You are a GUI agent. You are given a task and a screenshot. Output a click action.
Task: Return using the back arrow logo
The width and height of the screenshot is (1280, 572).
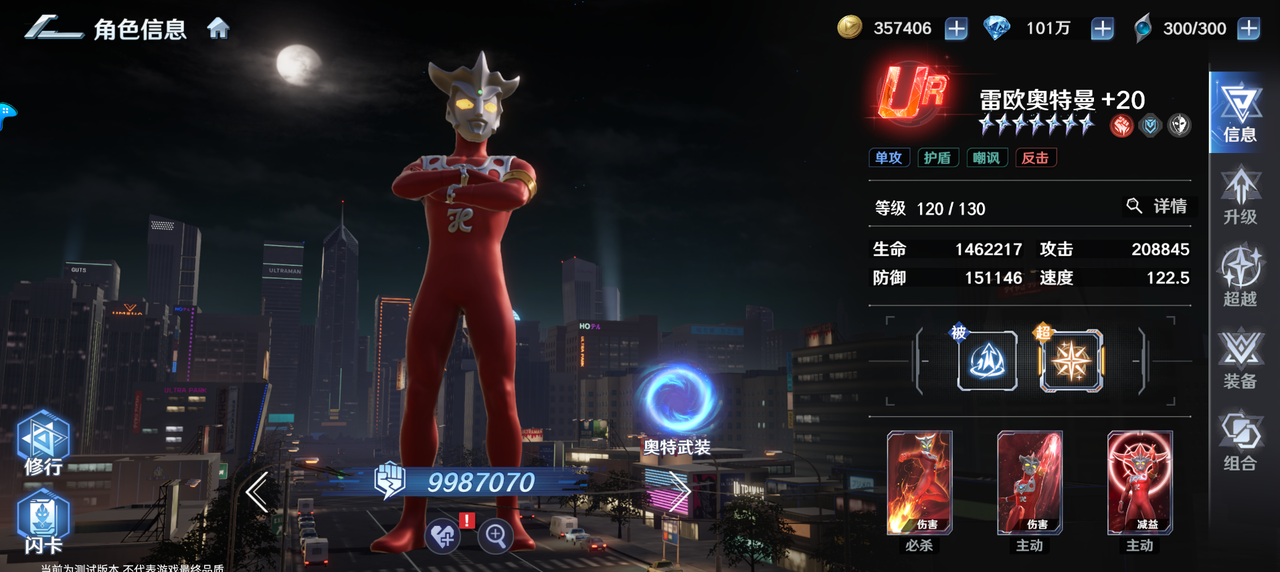click(x=54, y=28)
